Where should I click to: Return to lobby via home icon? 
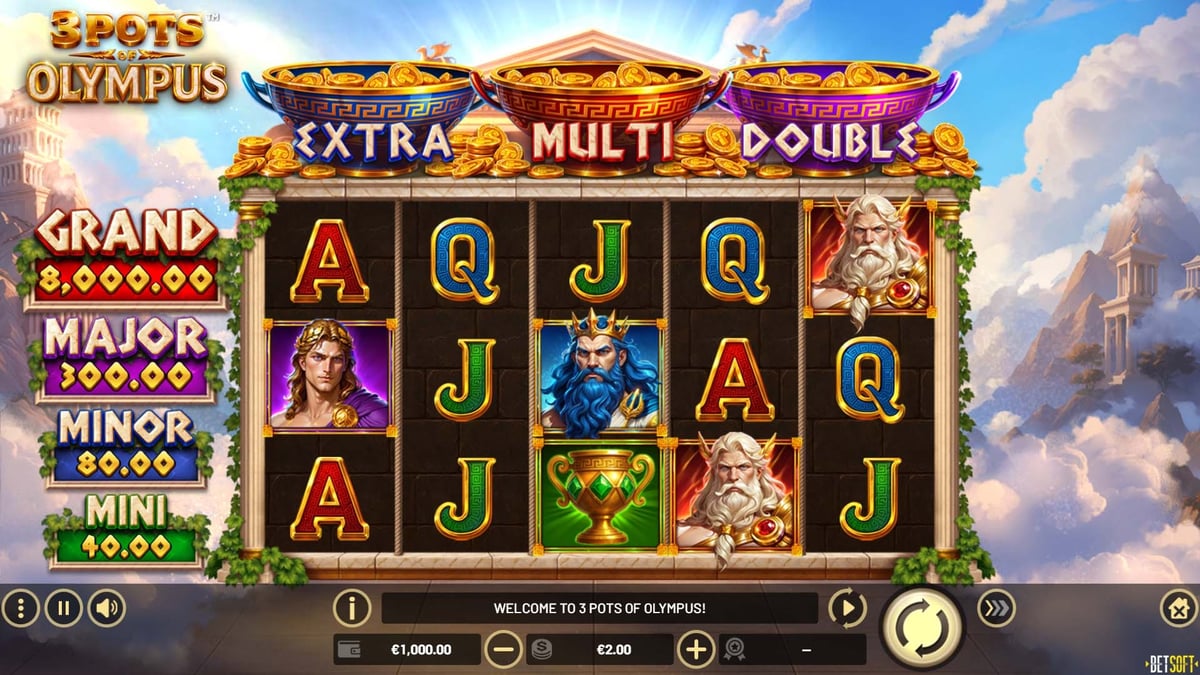point(1178,607)
